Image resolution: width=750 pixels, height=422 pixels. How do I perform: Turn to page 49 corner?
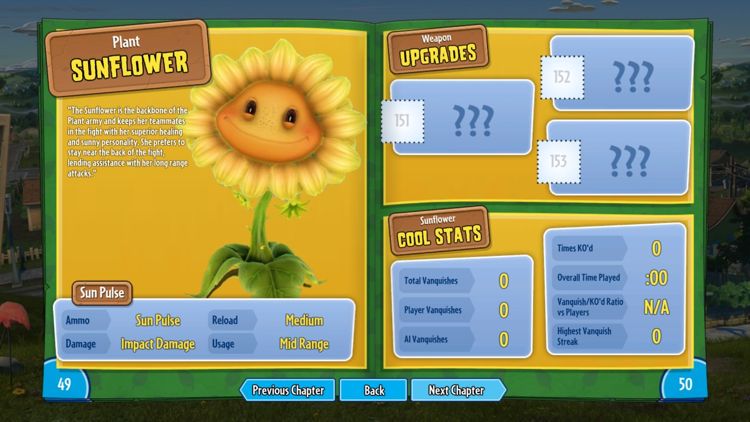[64, 384]
